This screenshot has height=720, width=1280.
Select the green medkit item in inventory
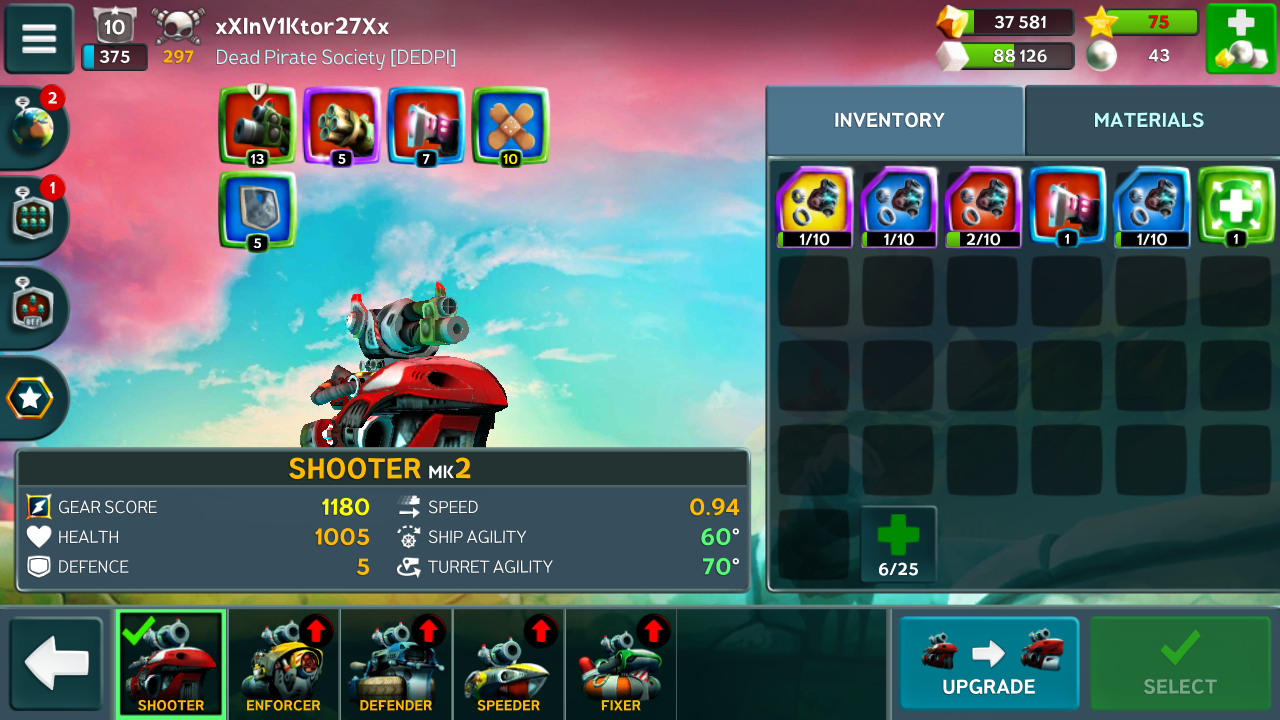(x=1236, y=206)
